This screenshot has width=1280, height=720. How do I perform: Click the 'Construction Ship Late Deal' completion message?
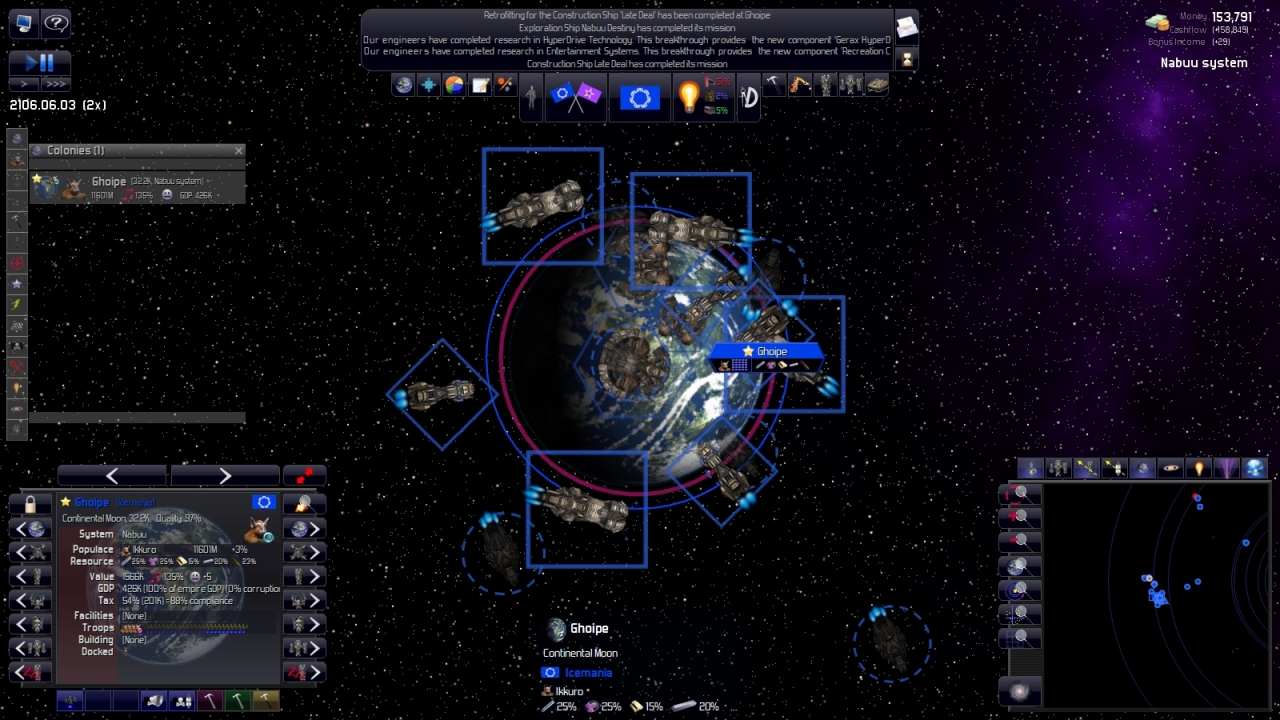[631, 63]
